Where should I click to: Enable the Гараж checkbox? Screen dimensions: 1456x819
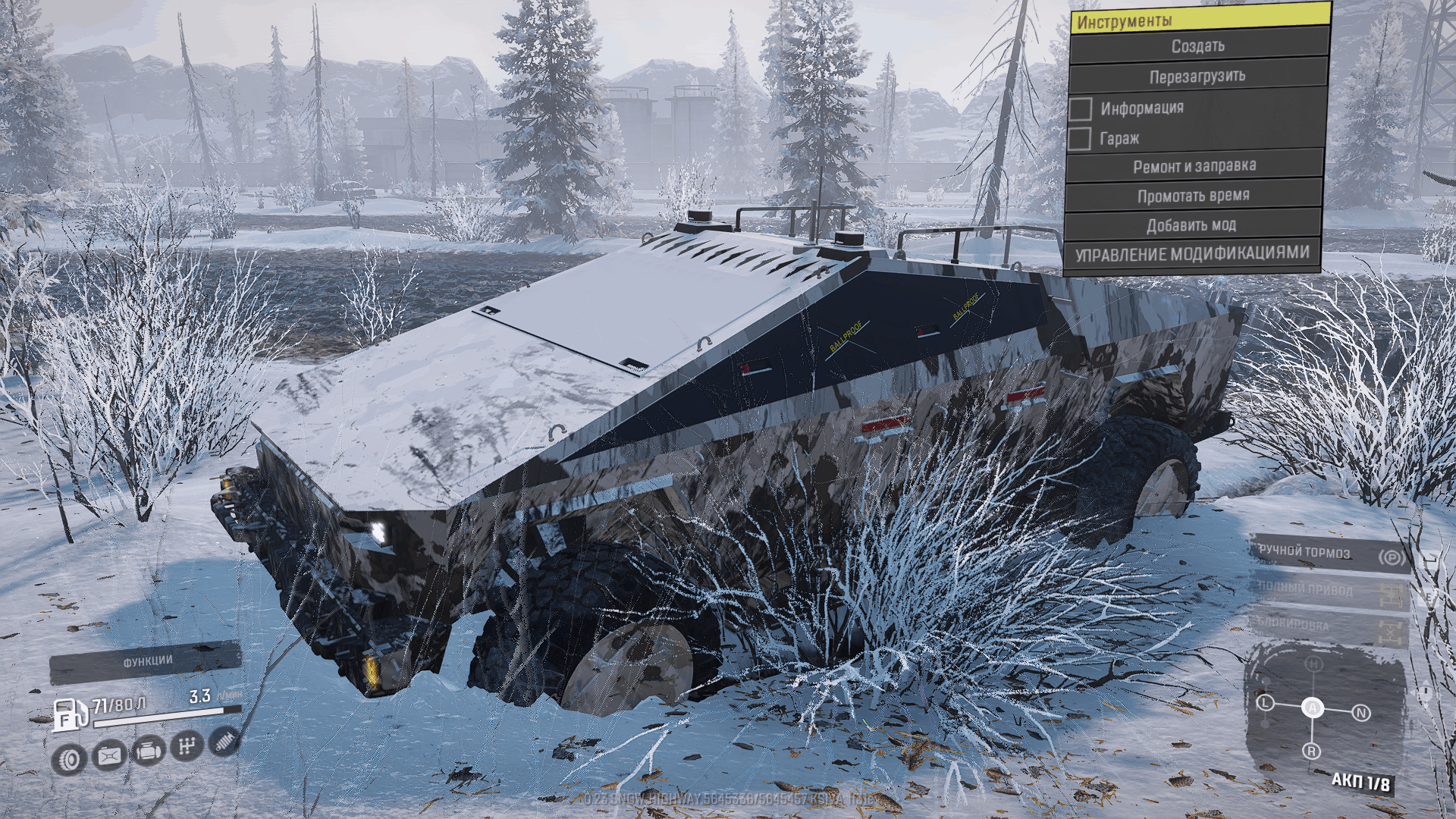pyautogui.click(x=1079, y=139)
